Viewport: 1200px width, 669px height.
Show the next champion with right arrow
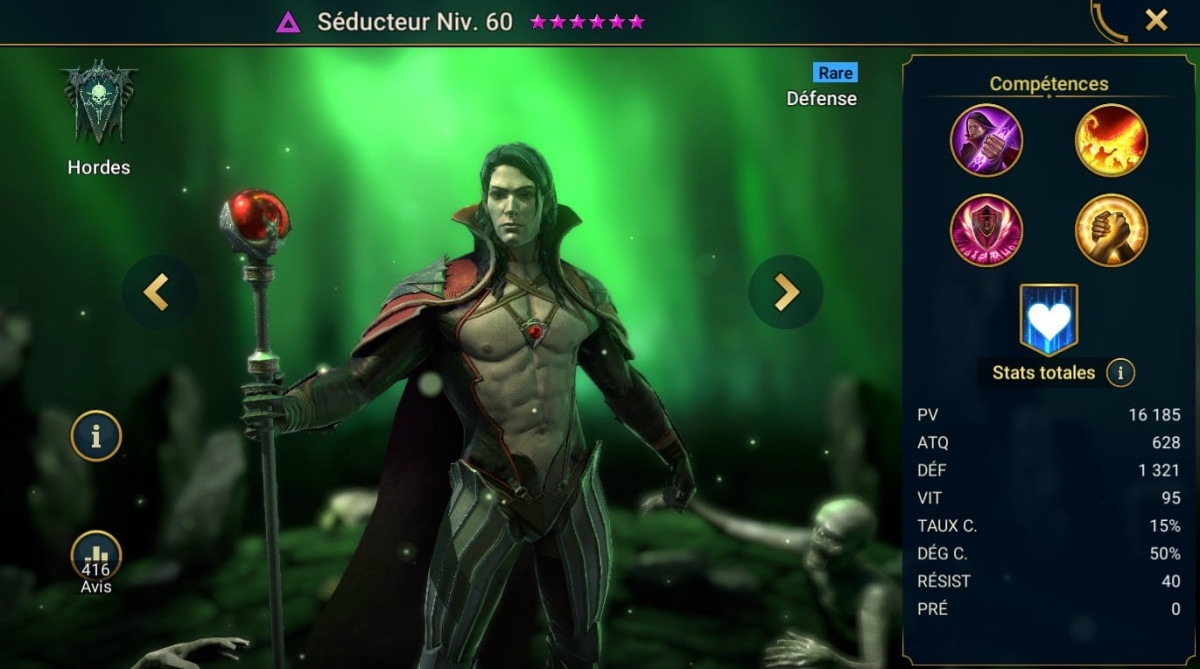(x=786, y=292)
